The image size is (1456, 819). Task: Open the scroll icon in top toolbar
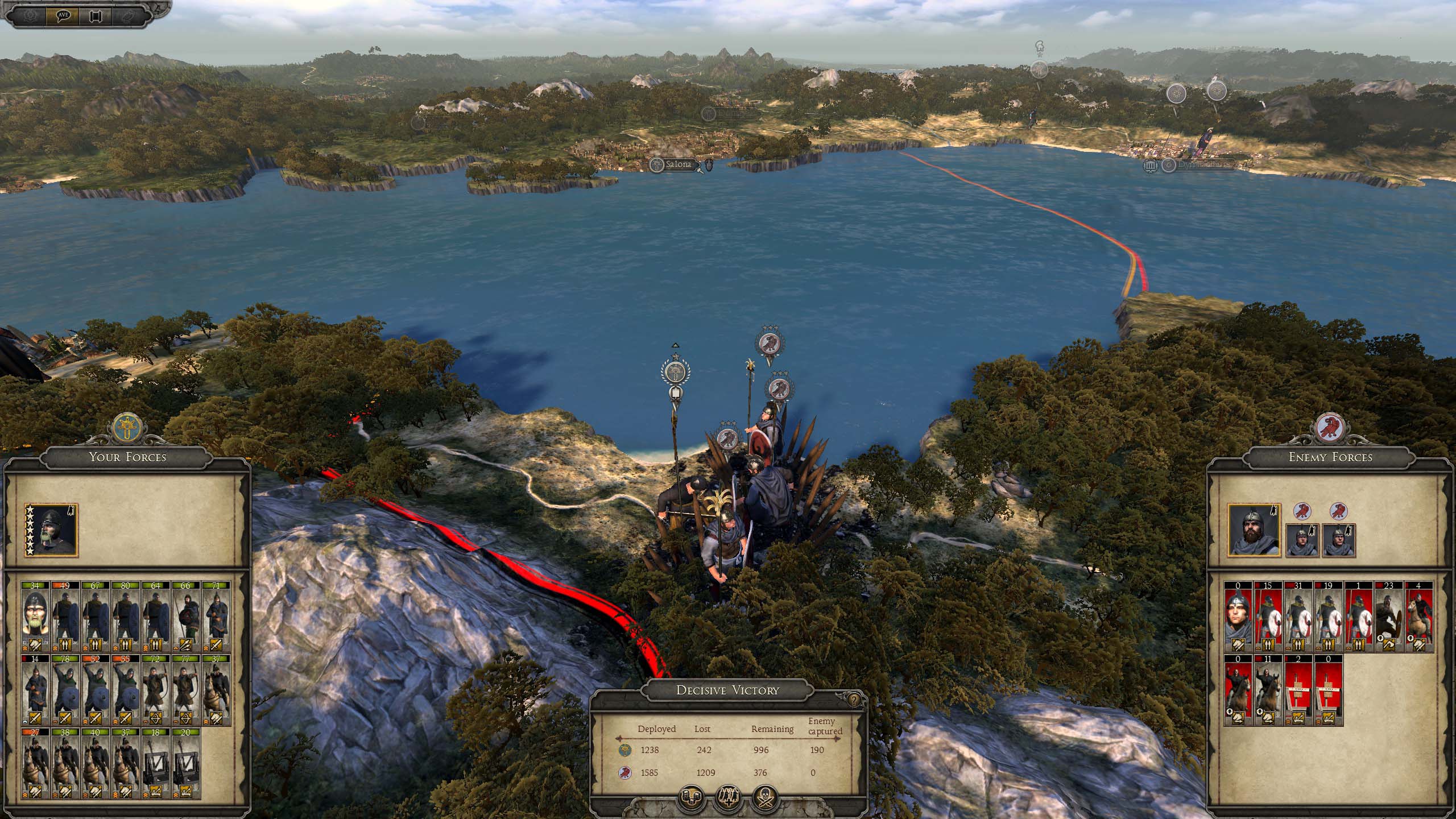pyautogui.click(x=95, y=15)
